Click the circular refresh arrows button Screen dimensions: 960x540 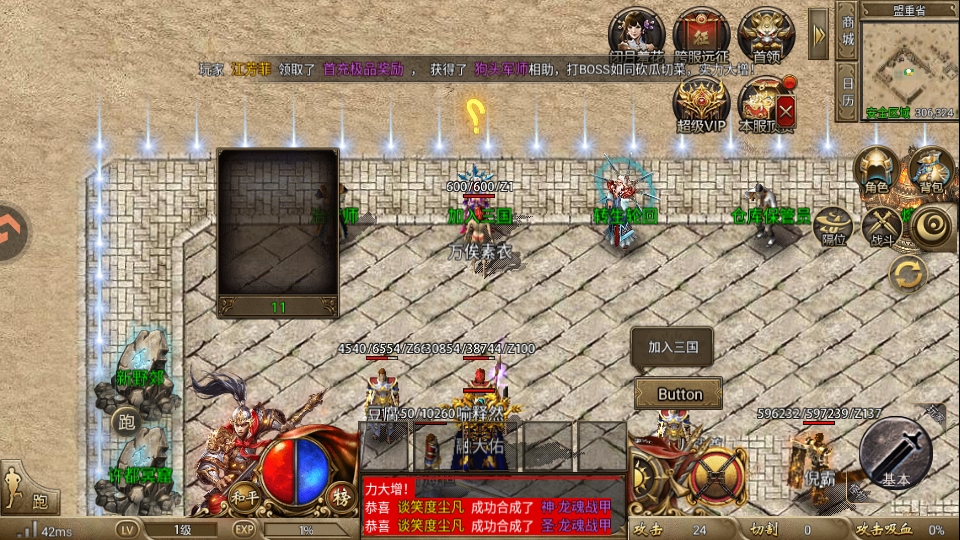[908, 273]
